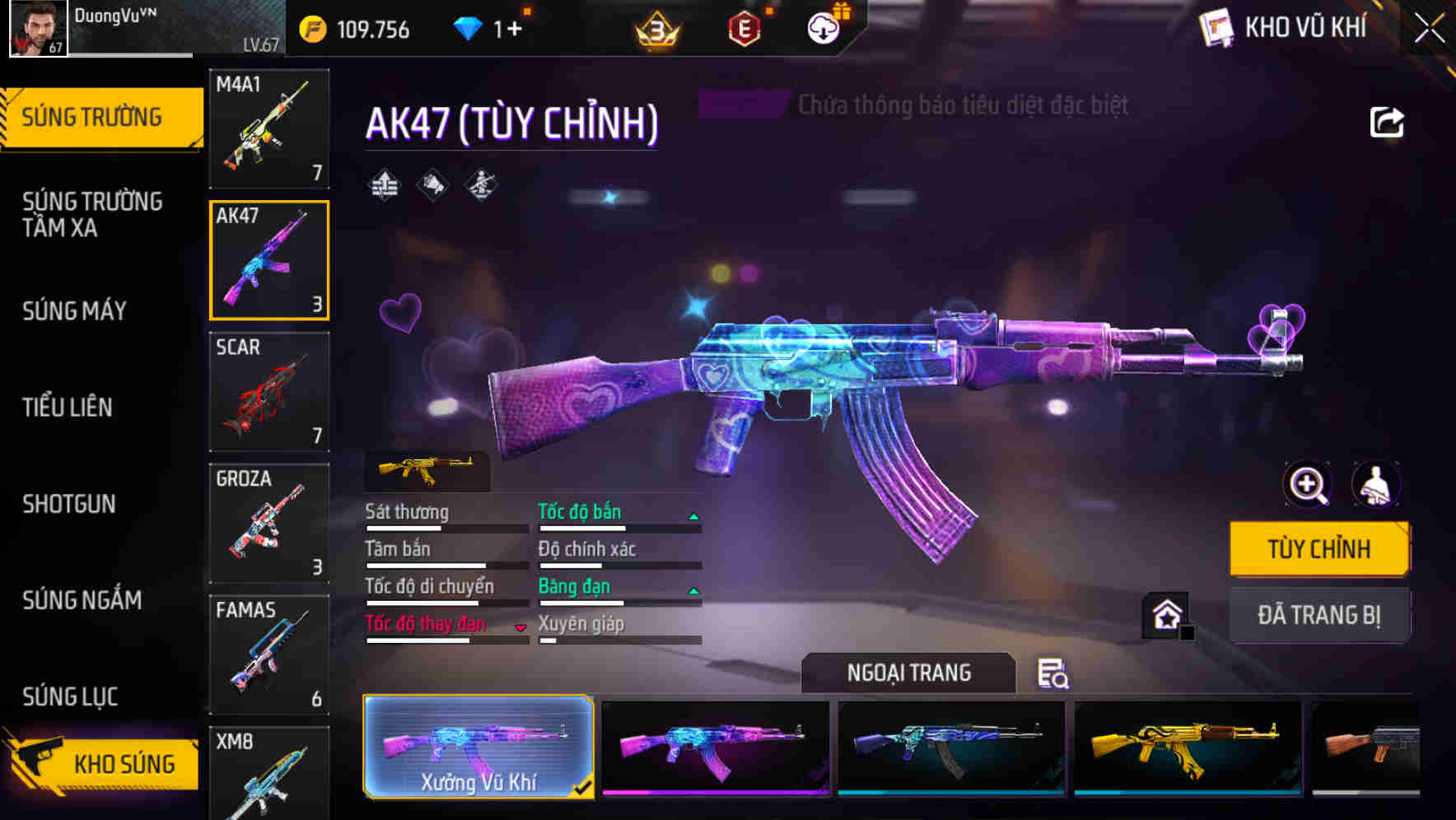1456x820 pixels.
Task: Select the kill-effect soldier attribute icon
Action: tap(482, 185)
